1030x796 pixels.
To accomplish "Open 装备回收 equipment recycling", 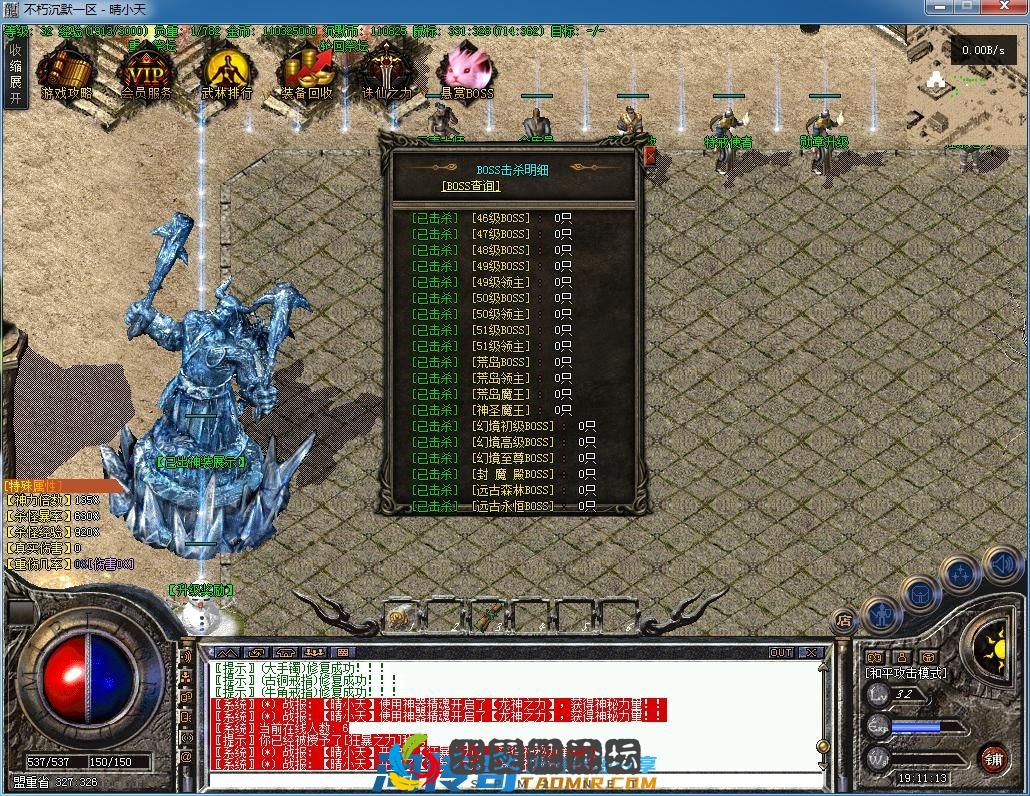I will 306,72.
